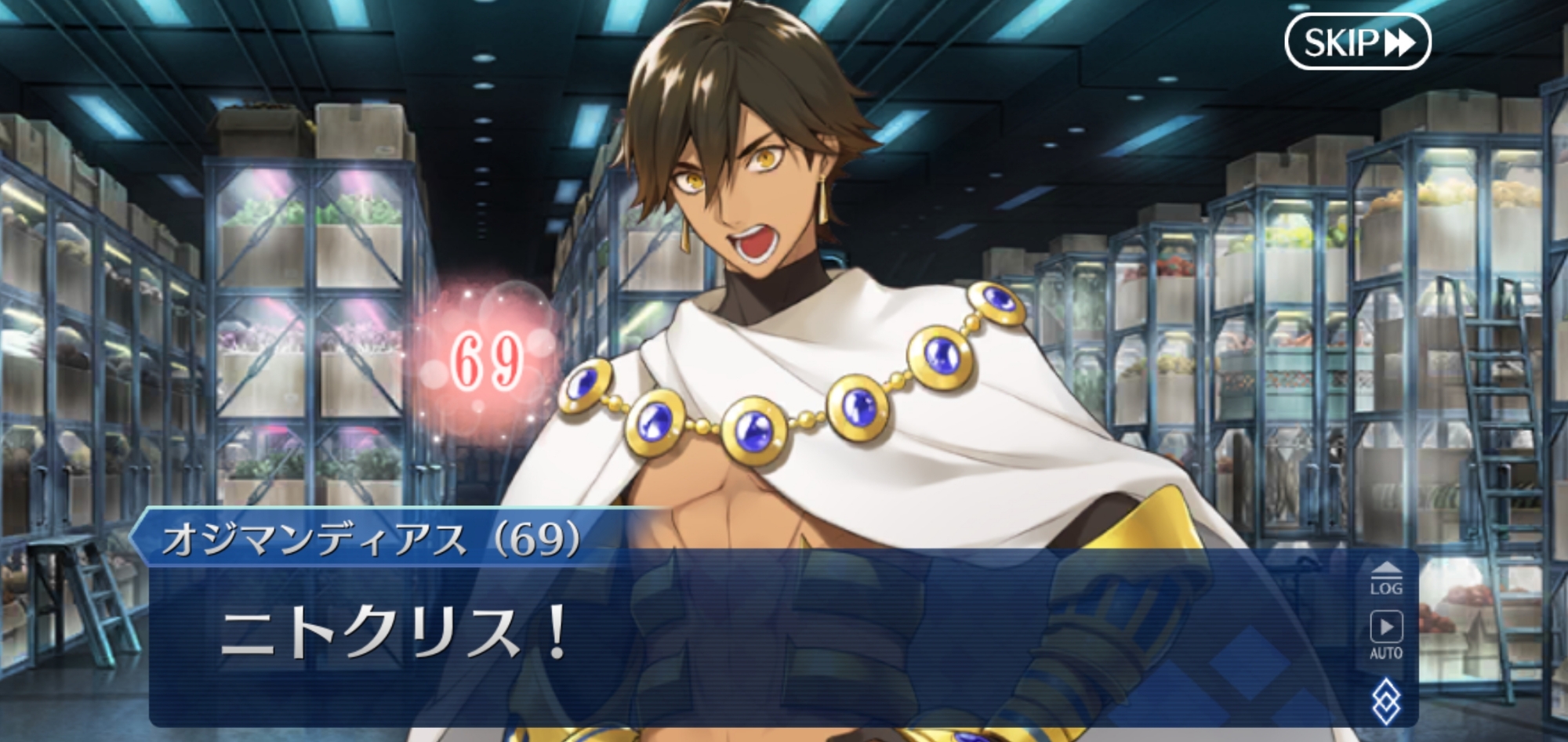Skip the current story scene
The height and width of the screenshot is (742, 1568).
coord(1357,42)
